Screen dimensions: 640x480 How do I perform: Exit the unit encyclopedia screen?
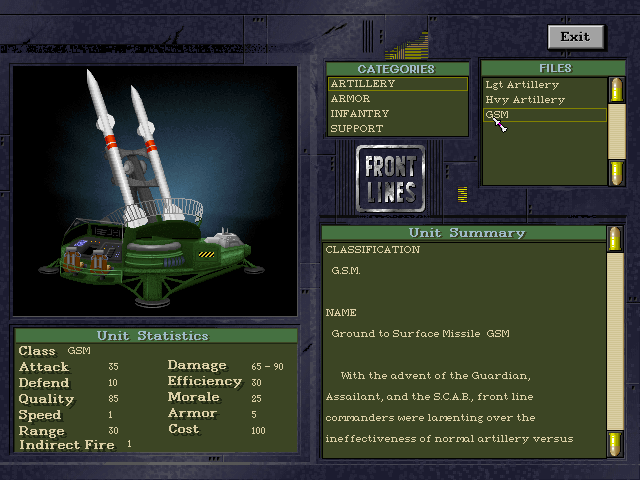575,37
